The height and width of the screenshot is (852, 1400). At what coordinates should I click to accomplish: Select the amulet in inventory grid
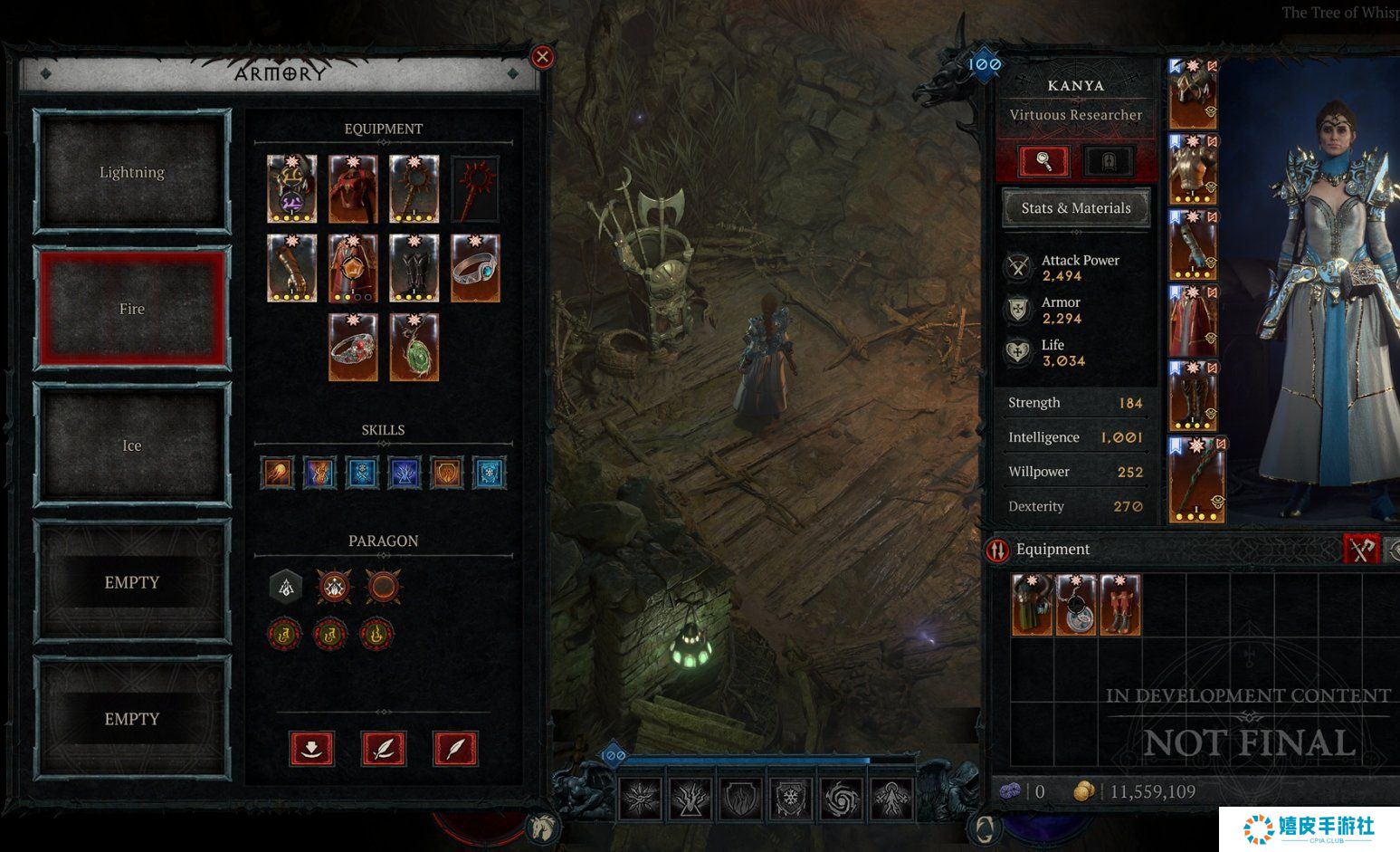coord(1076,605)
